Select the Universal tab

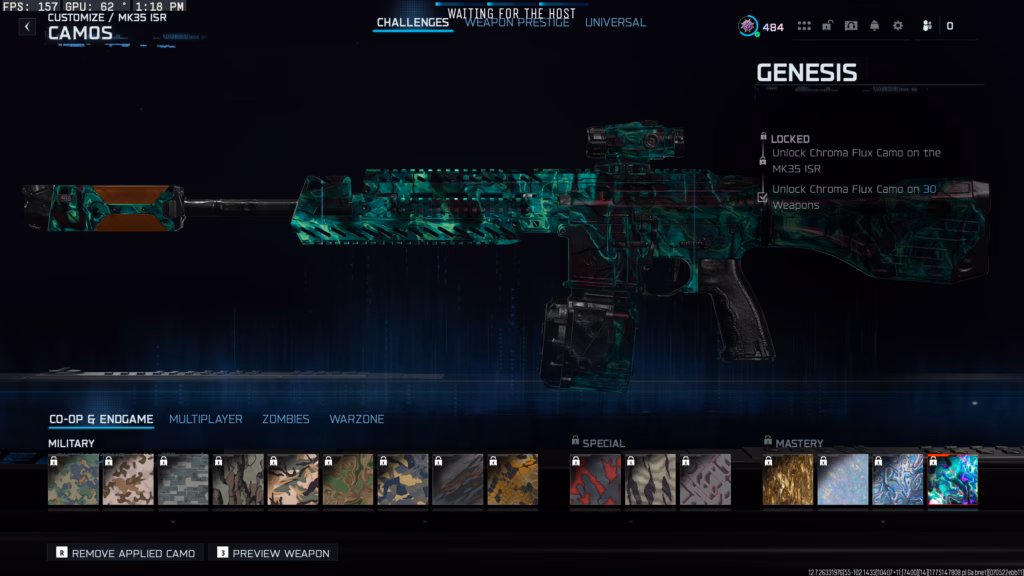[x=615, y=23]
